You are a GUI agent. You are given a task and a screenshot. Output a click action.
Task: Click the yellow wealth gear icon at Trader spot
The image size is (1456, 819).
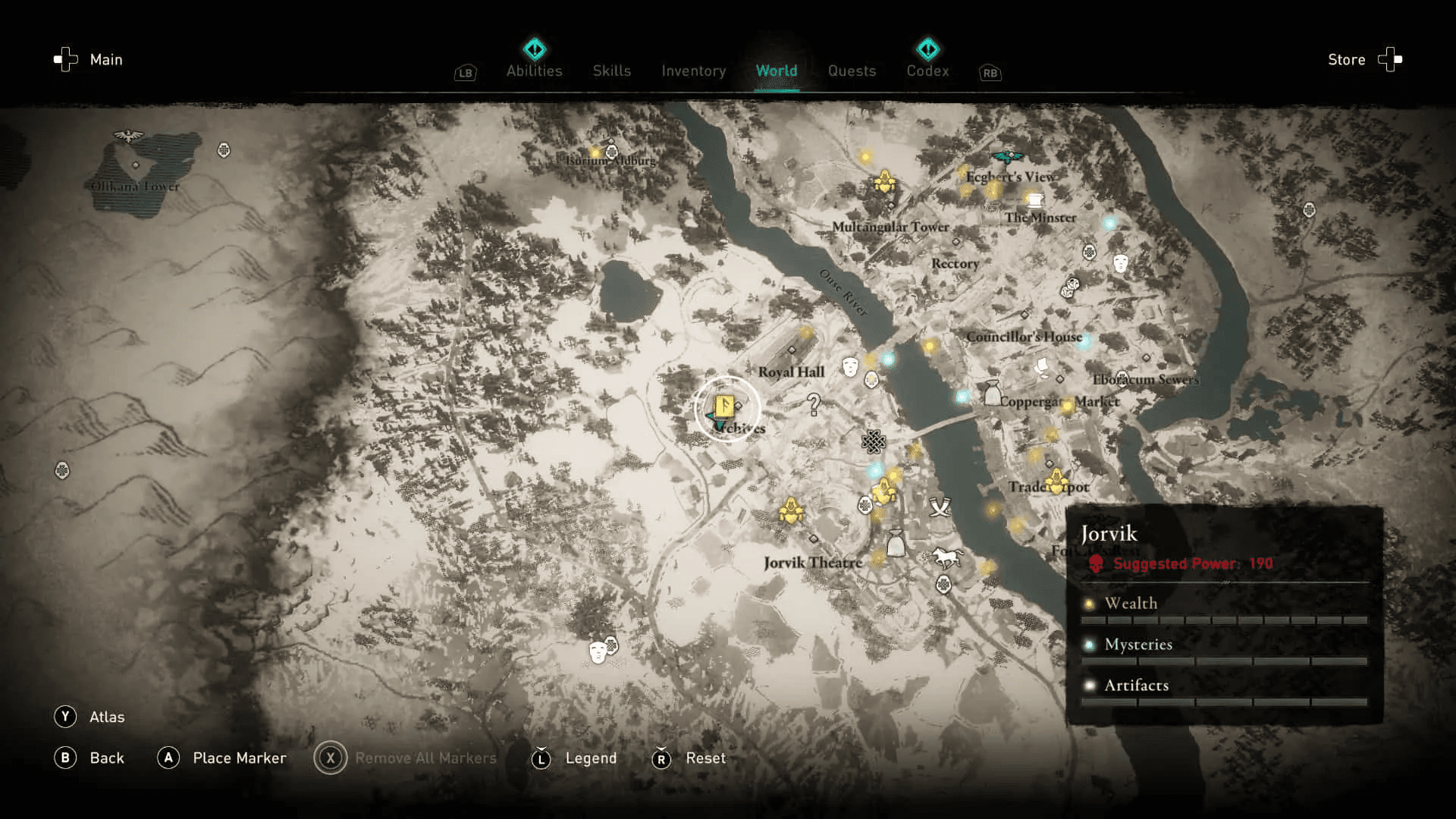coord(1056,481)
